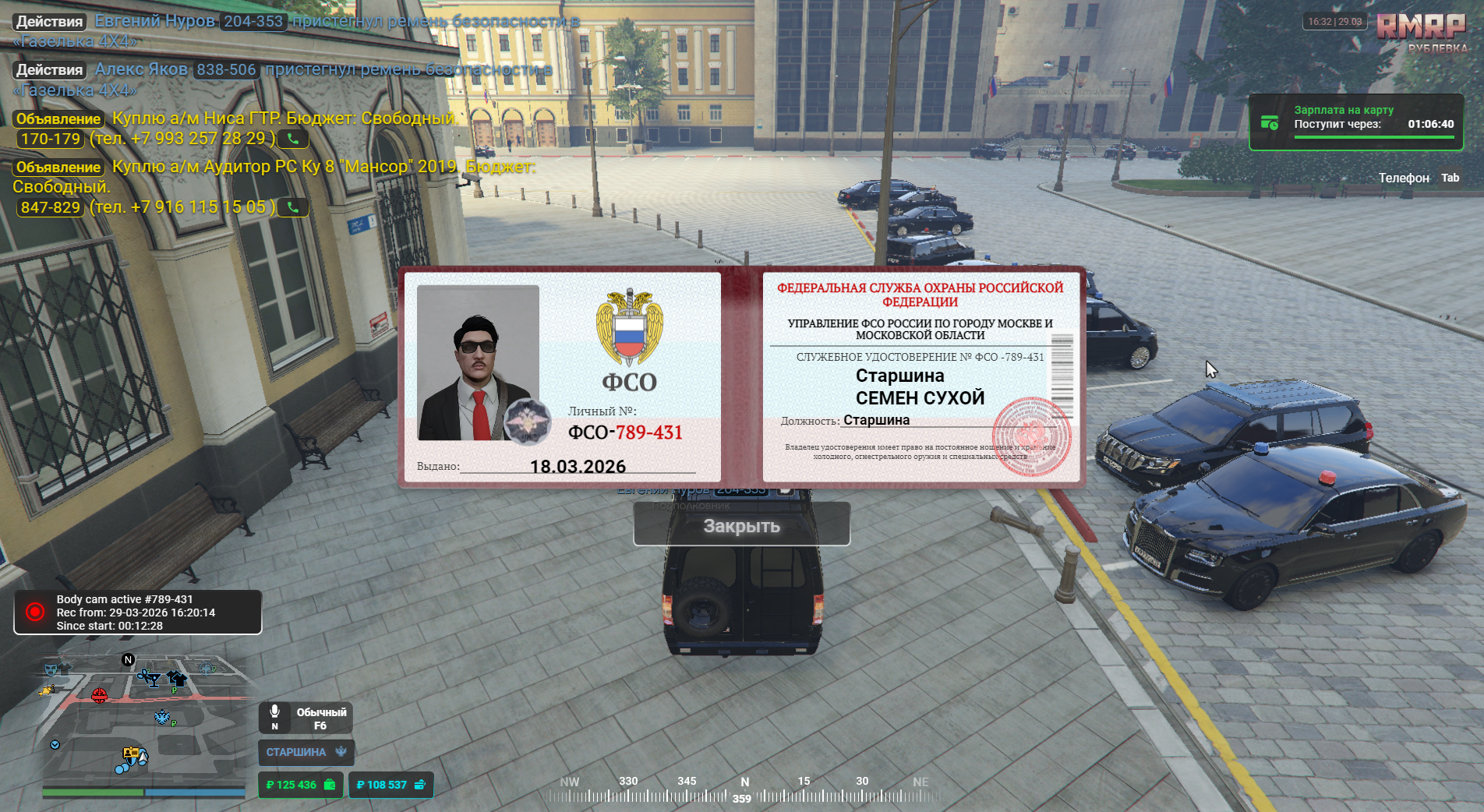Call the Audi RS Q8 ad phone number

[293, 207]
